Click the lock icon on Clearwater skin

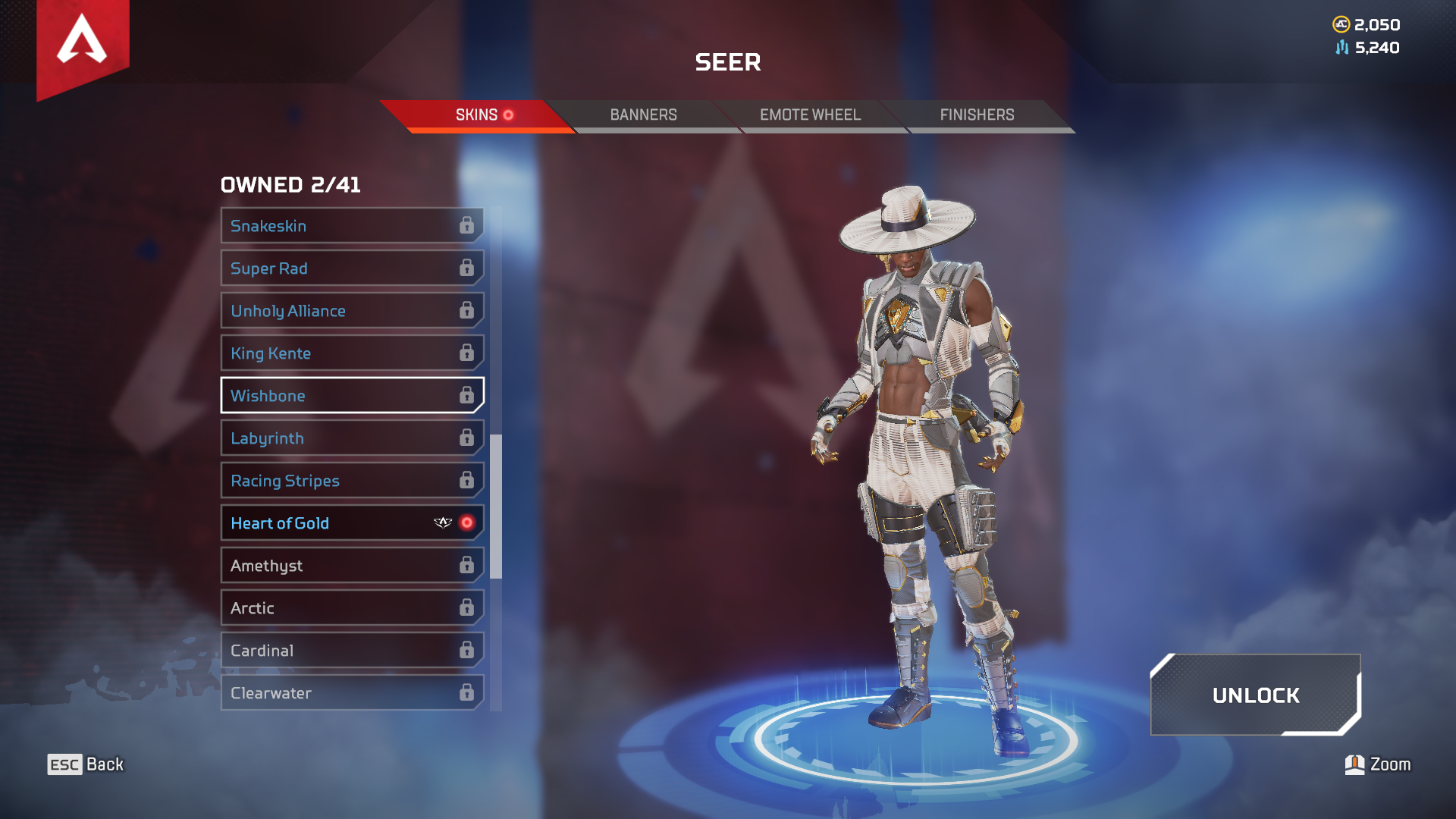[x=468, y=692]
